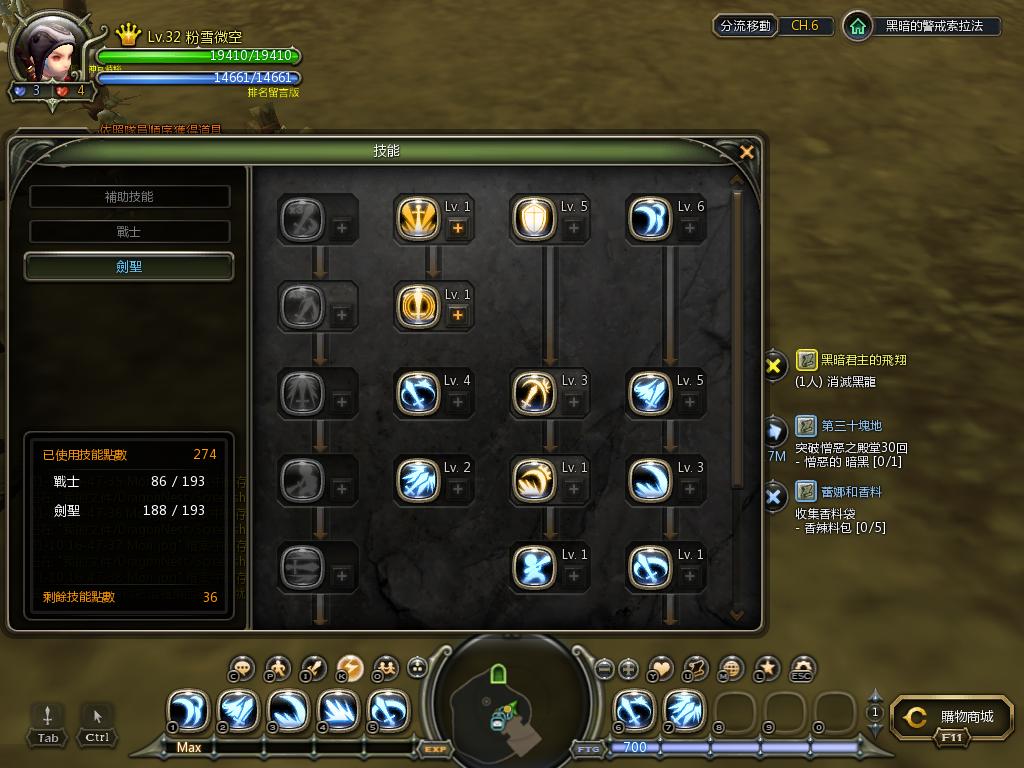Viewport: 1024px width, 768px height.
Task: Open the 購物商城 cash shop
Action: [x=950, y=718]
